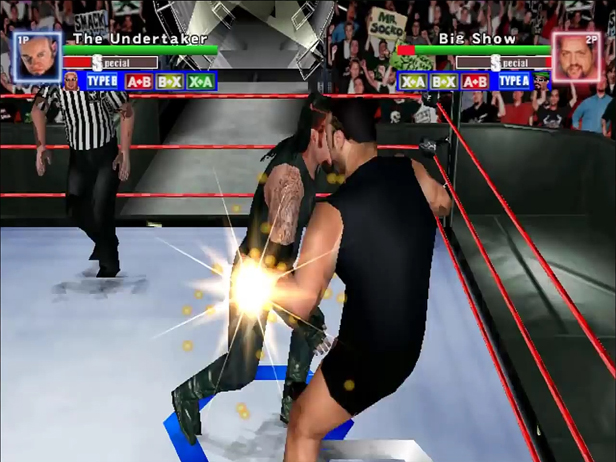Click the small face icon beside TYPE B
Image resolution: width=616 pixels, height=462 pixels.
pos(71,80)
